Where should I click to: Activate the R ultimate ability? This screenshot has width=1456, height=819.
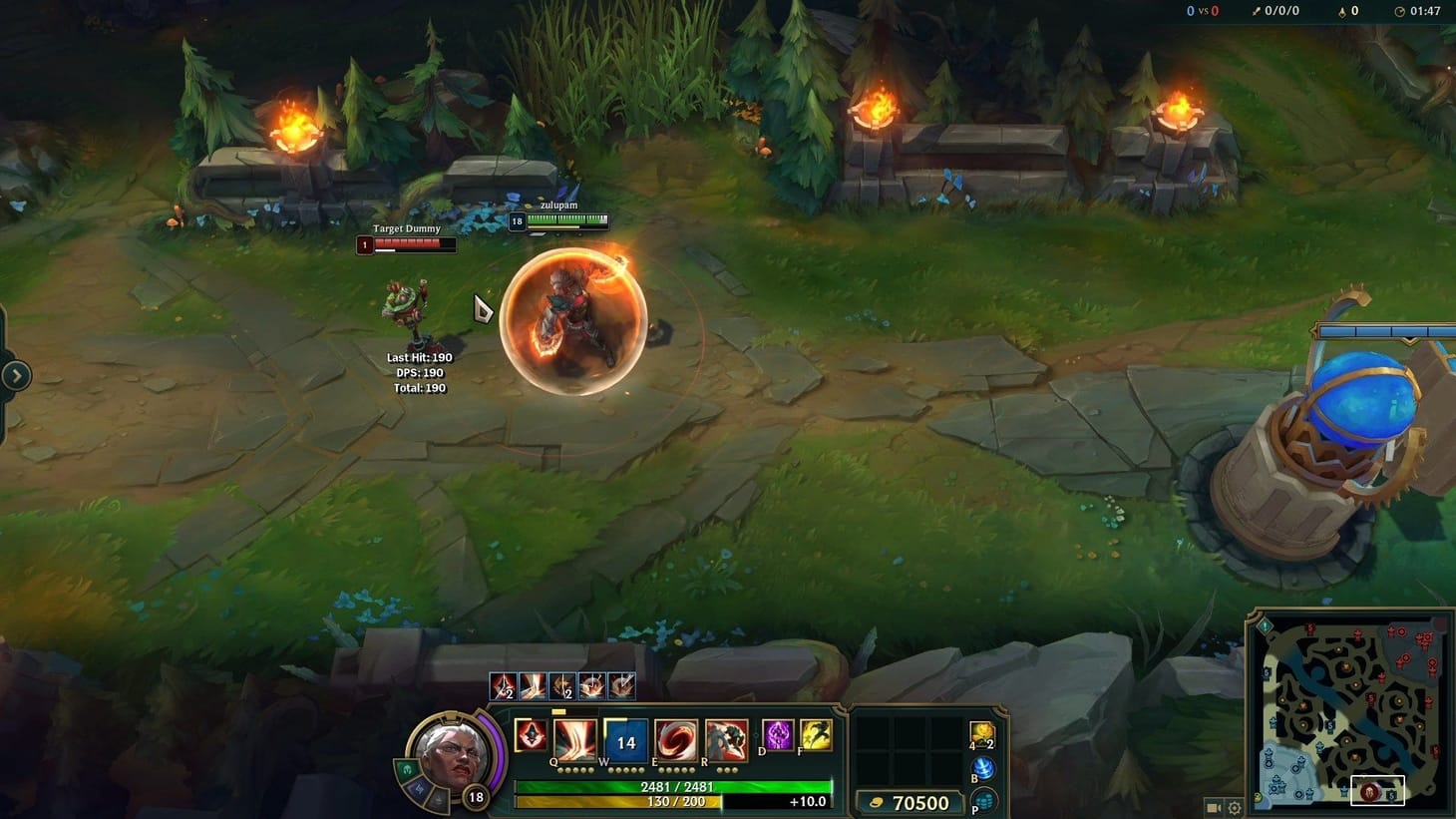tap(727, 739)
